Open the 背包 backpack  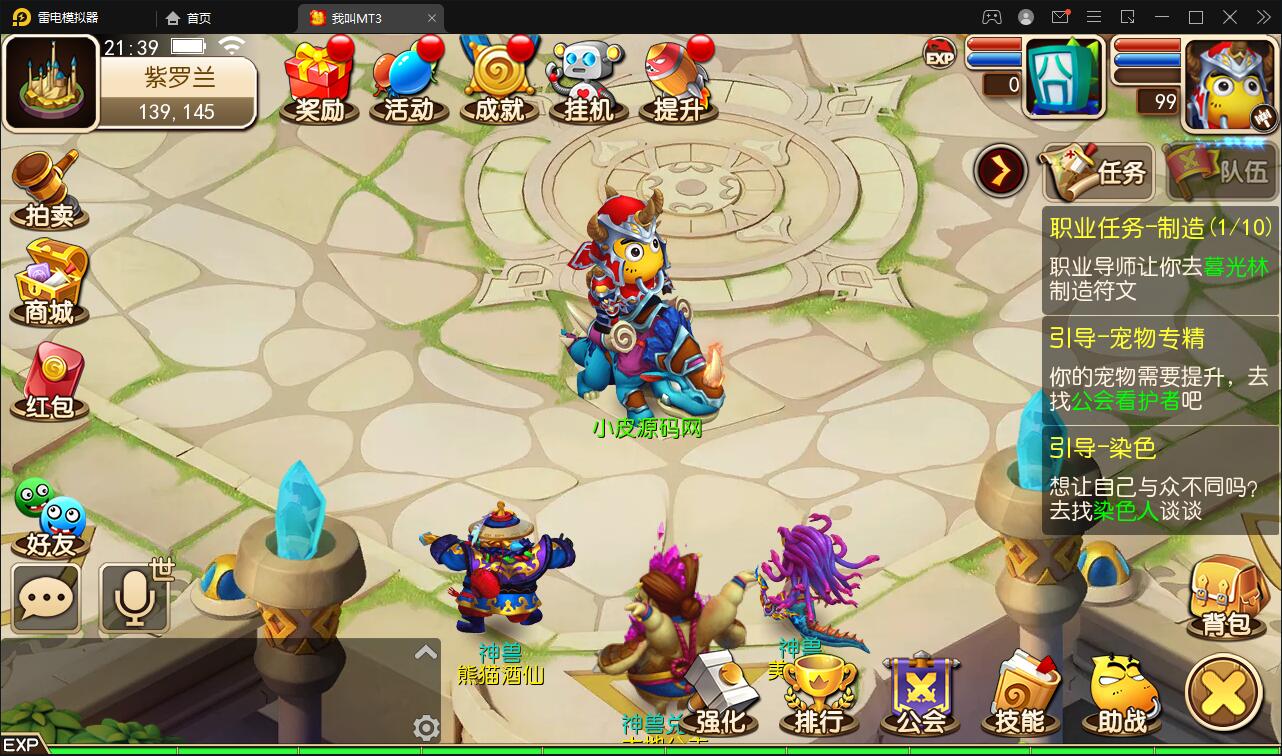coord(1225,598)
